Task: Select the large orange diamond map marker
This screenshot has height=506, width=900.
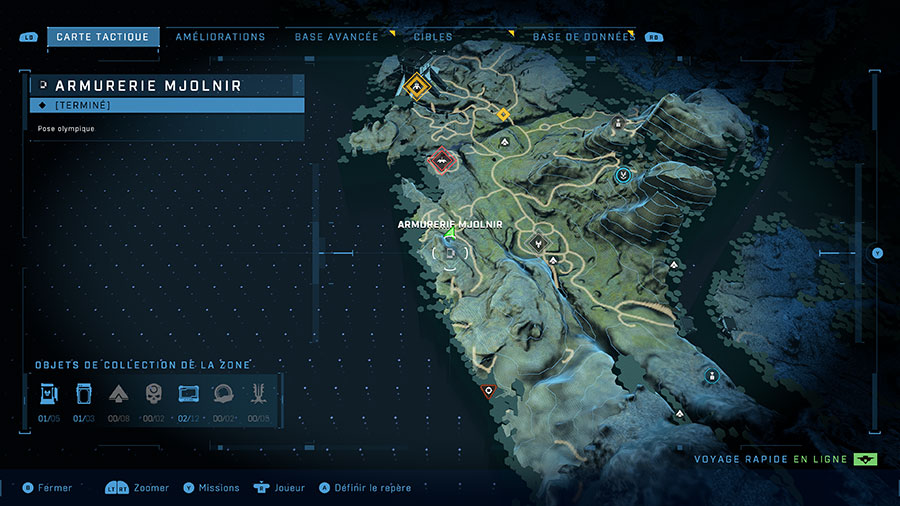Action: 415,86
